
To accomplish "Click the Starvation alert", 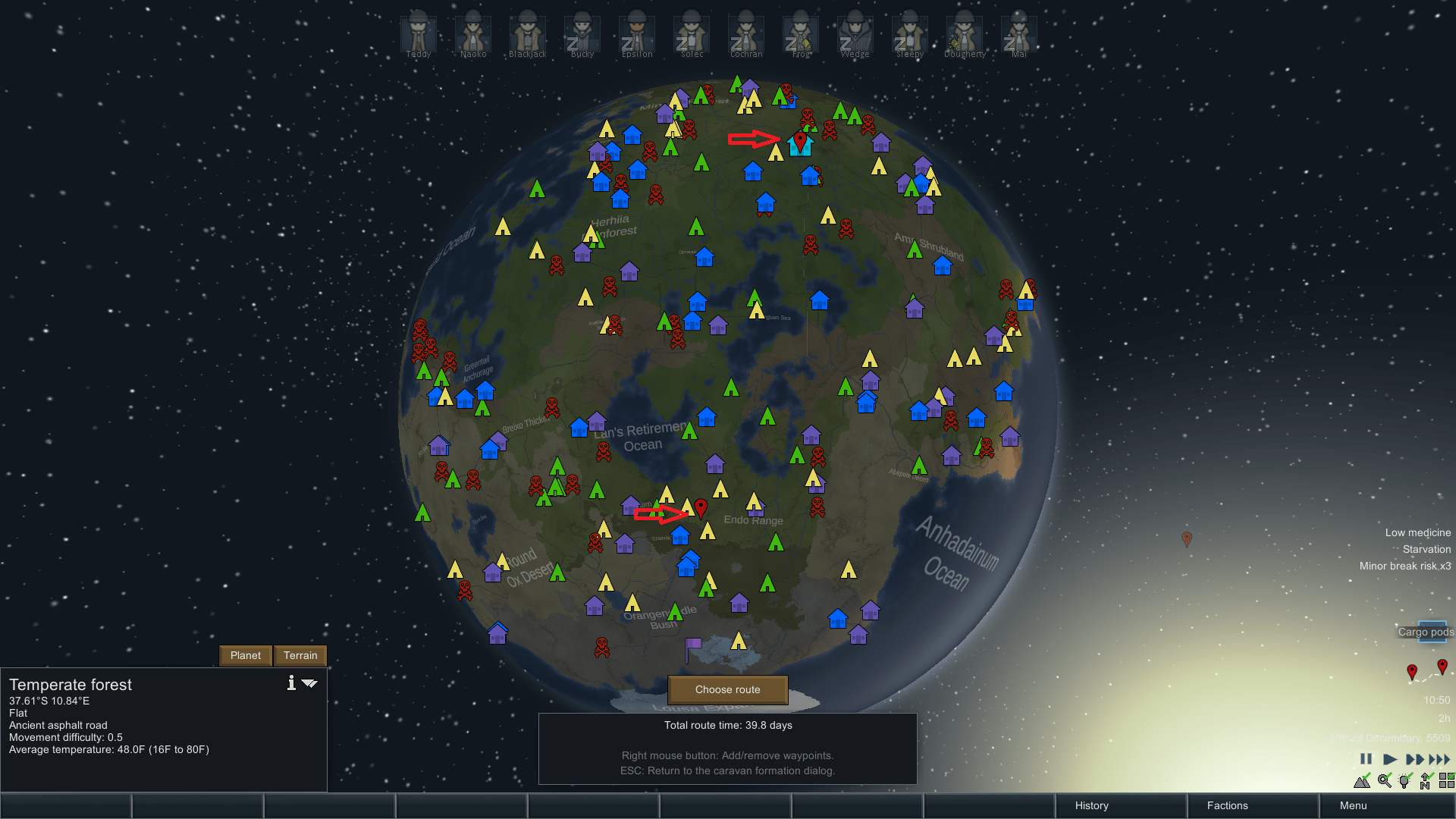I will click(1426, 549).
